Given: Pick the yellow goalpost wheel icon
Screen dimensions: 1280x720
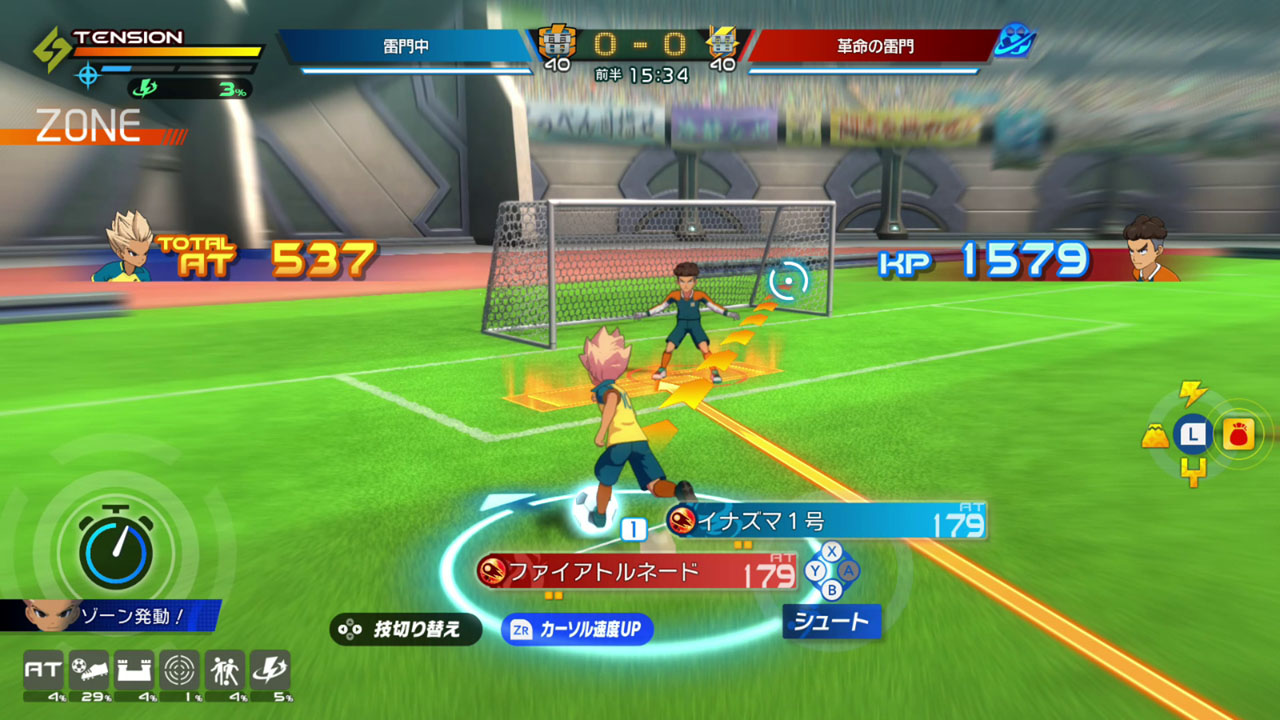Looking at the screenshot, I should point(1192,472).
